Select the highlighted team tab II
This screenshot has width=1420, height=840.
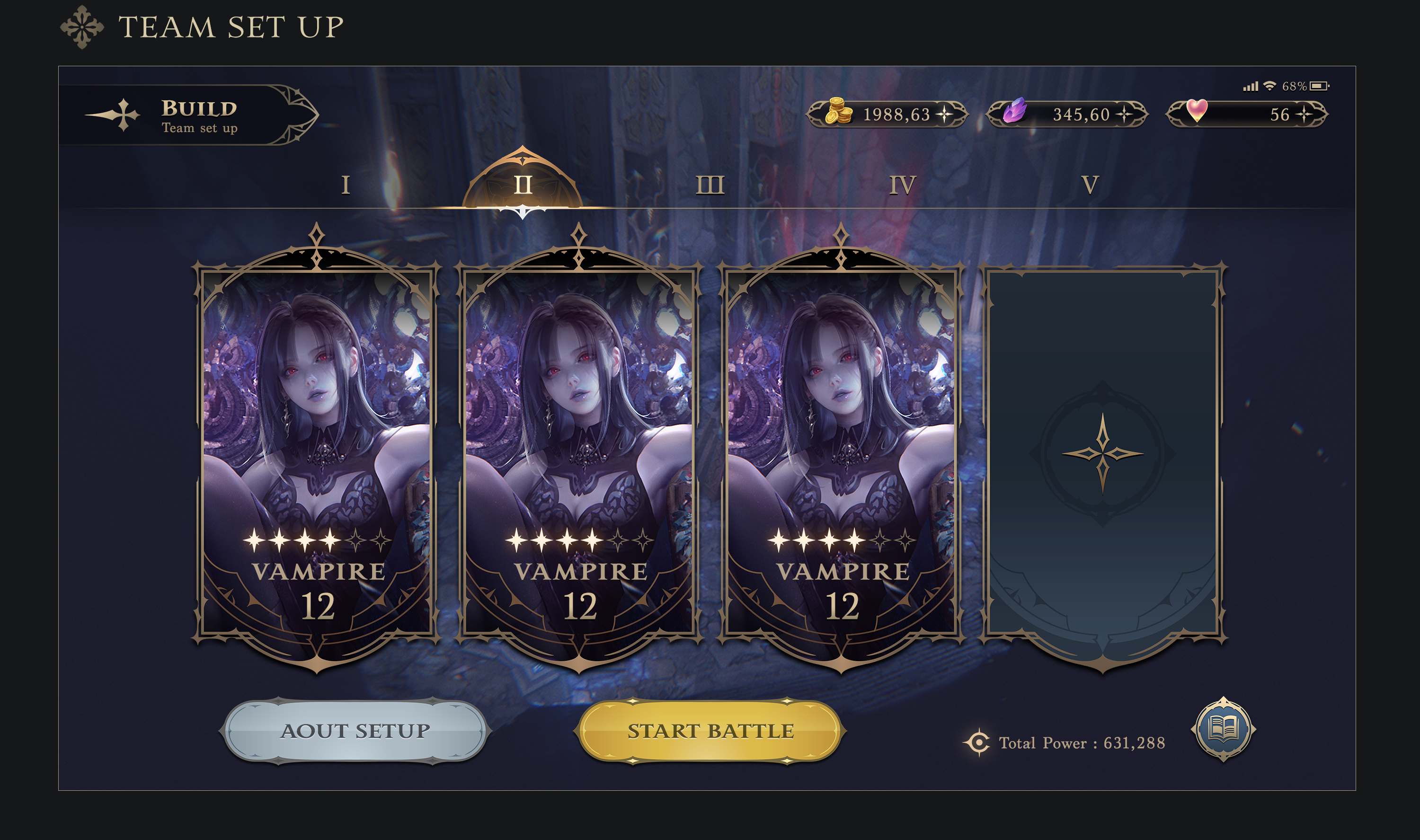click(523, 185)
